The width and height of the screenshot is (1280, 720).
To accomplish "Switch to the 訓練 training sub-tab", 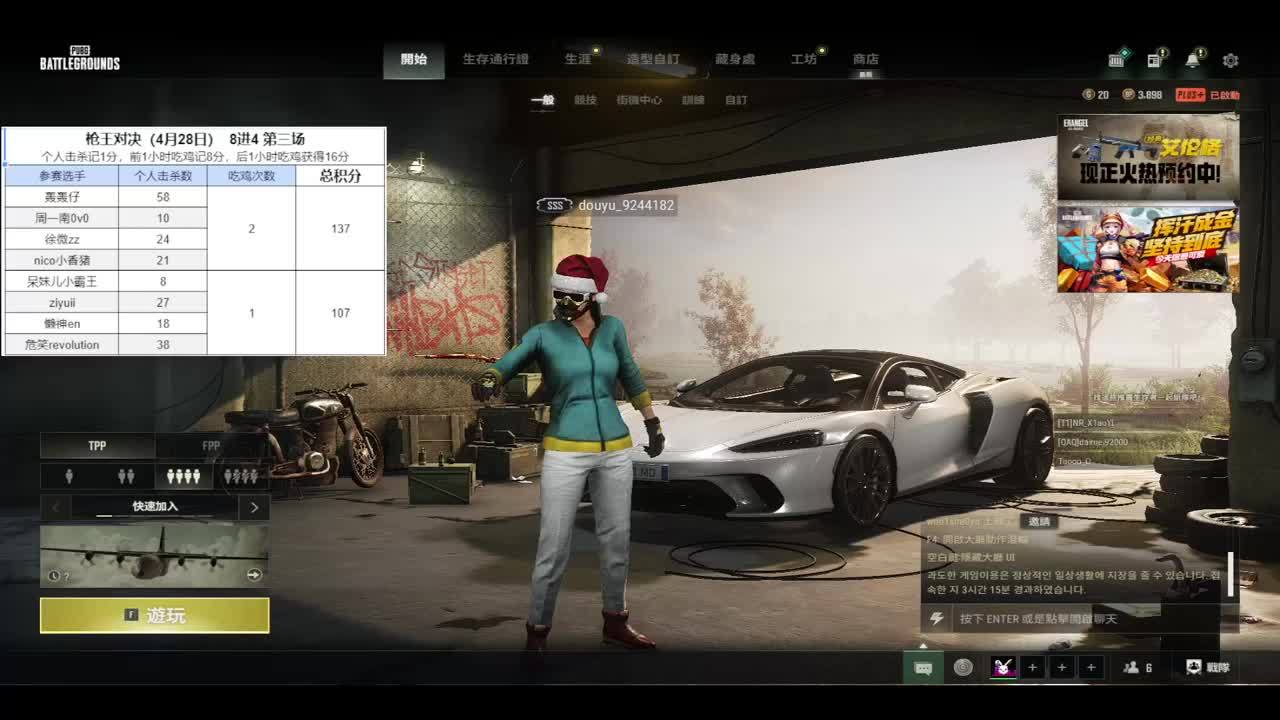I will pyautogui.click(x=693, y=100).
